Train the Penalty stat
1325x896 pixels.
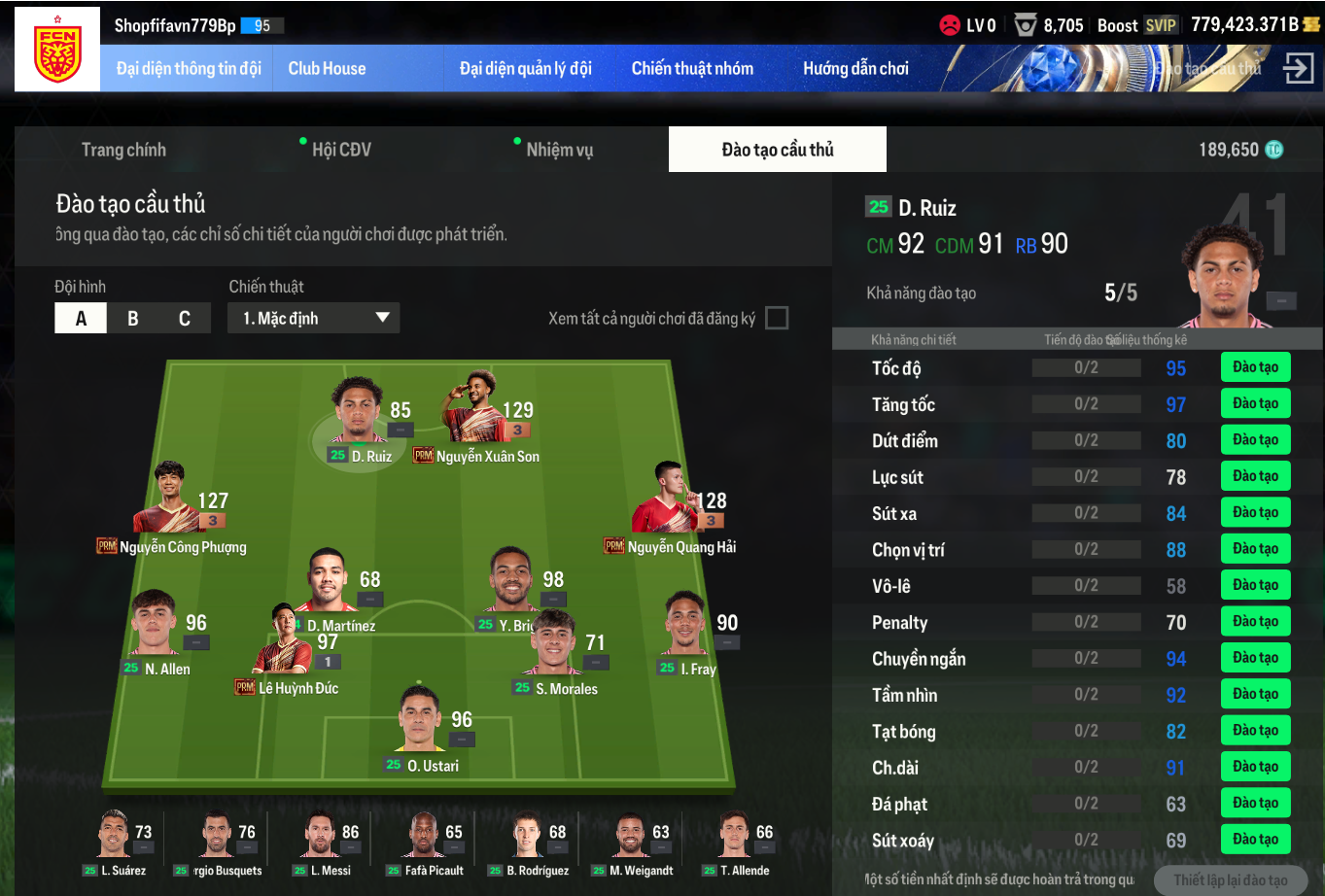pyautogui.click(x=1255, y=622)
